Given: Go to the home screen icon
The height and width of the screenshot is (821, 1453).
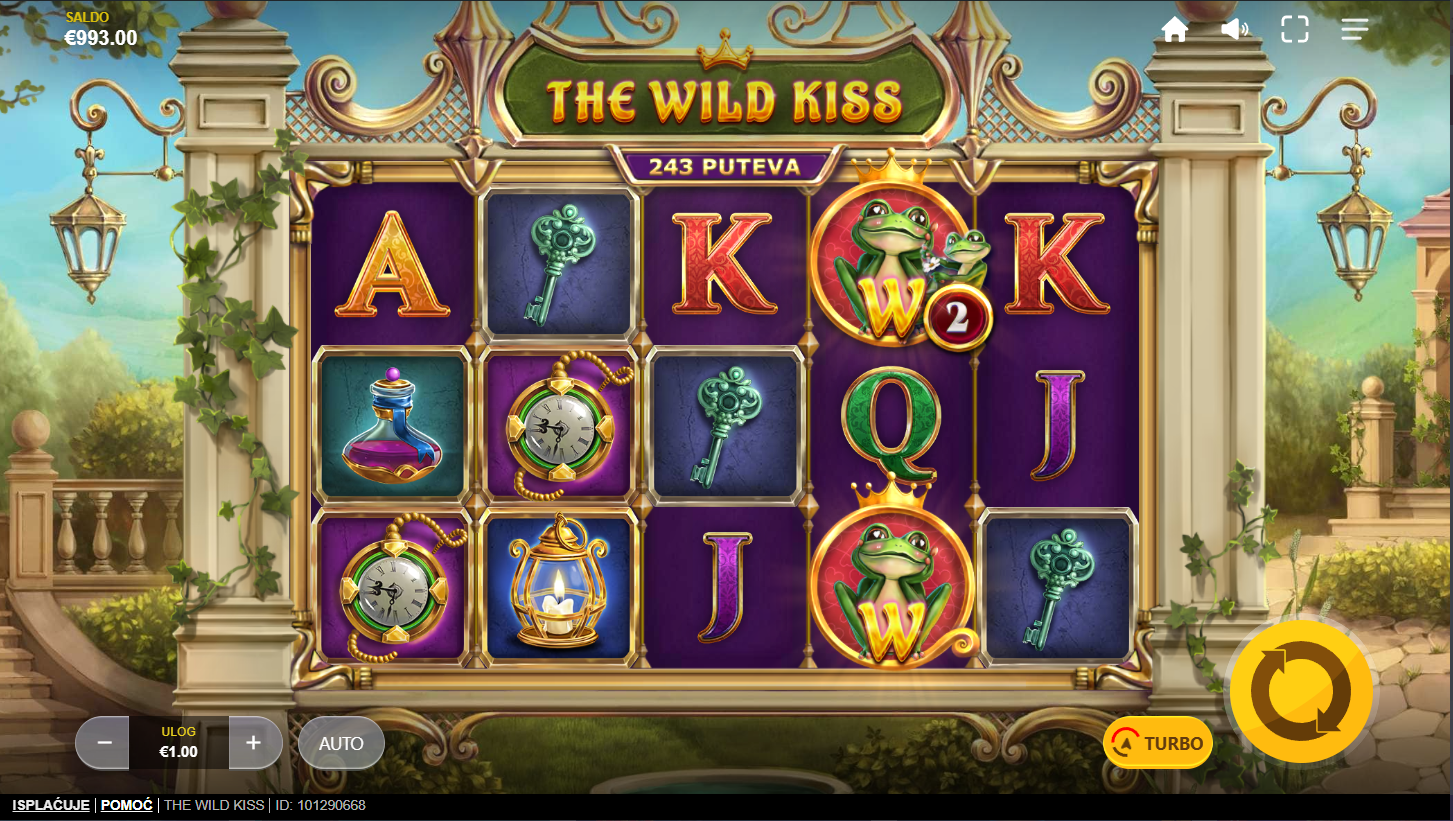Looking at the screenshot, I should 1175,30.
